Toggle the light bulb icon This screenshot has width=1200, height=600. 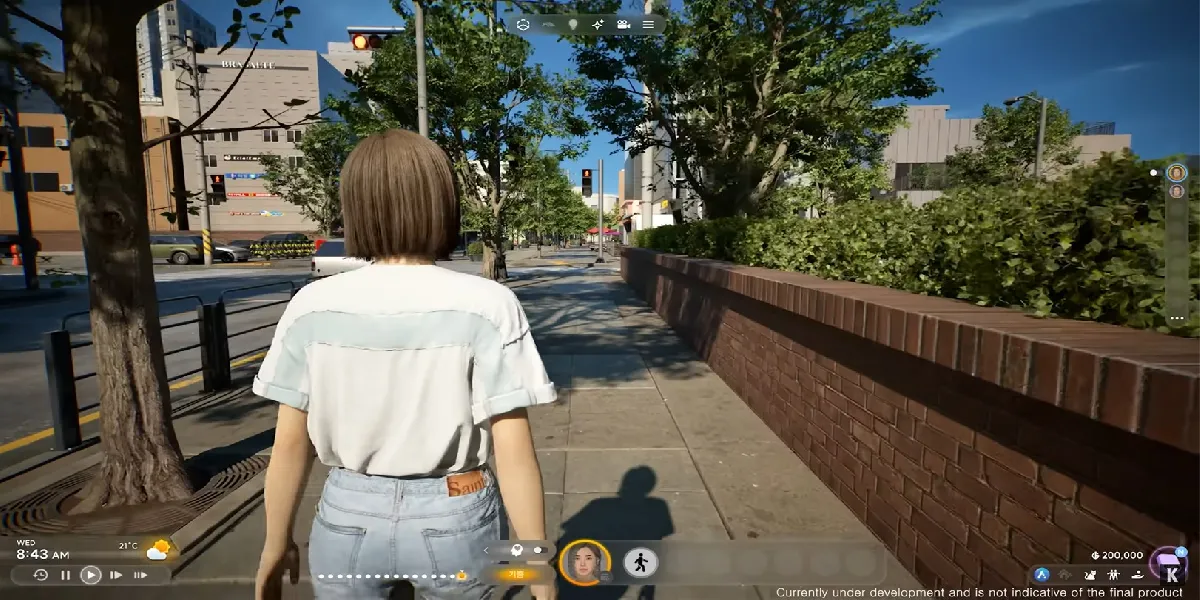point(573,24)
